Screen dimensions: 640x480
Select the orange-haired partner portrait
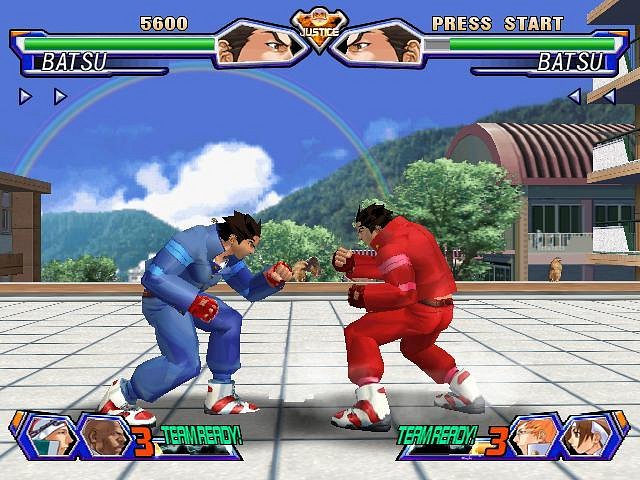(531, 435)
